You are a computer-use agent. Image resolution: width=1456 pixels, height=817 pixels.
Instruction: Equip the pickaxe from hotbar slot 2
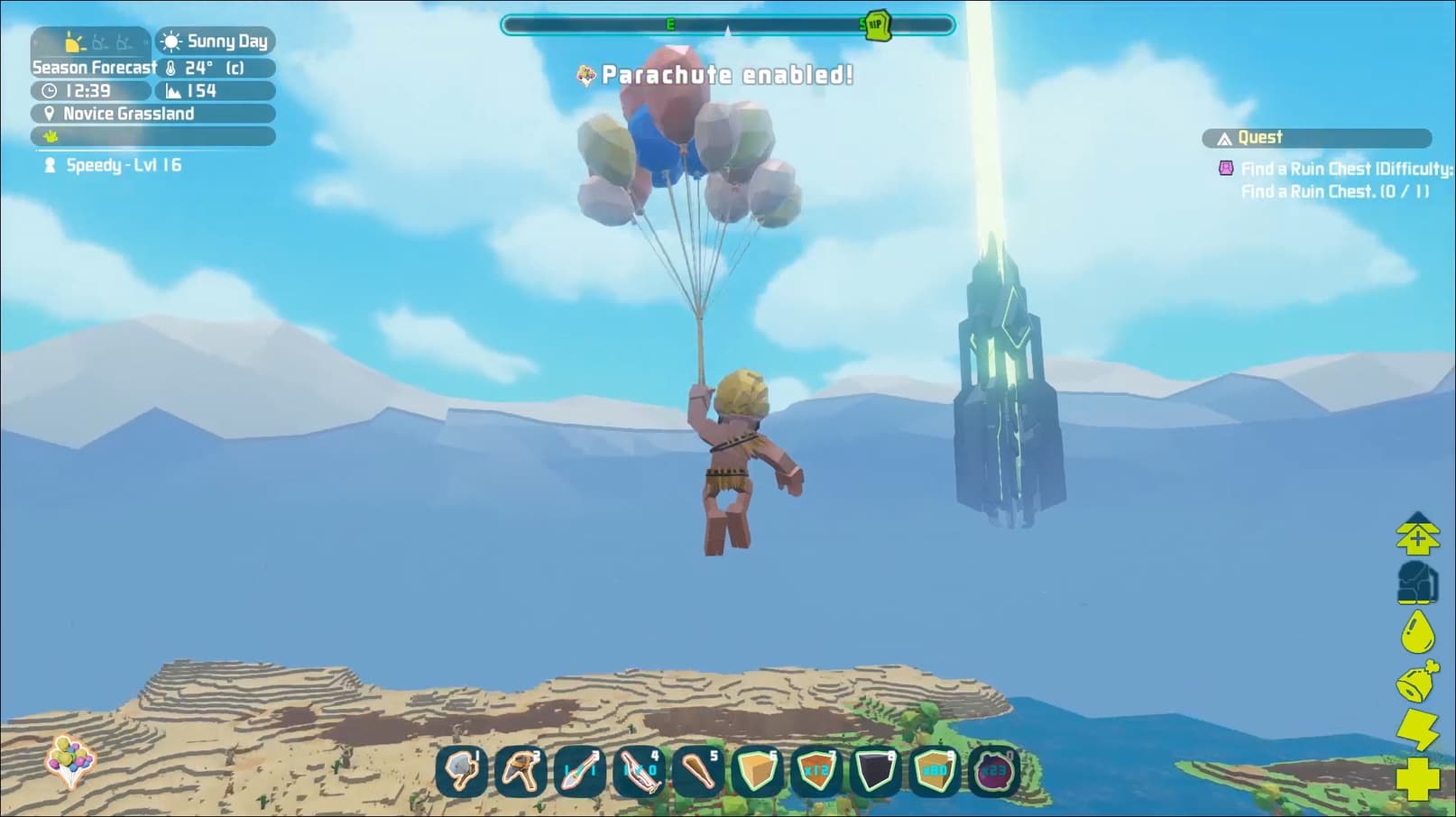tap(521, 771)
